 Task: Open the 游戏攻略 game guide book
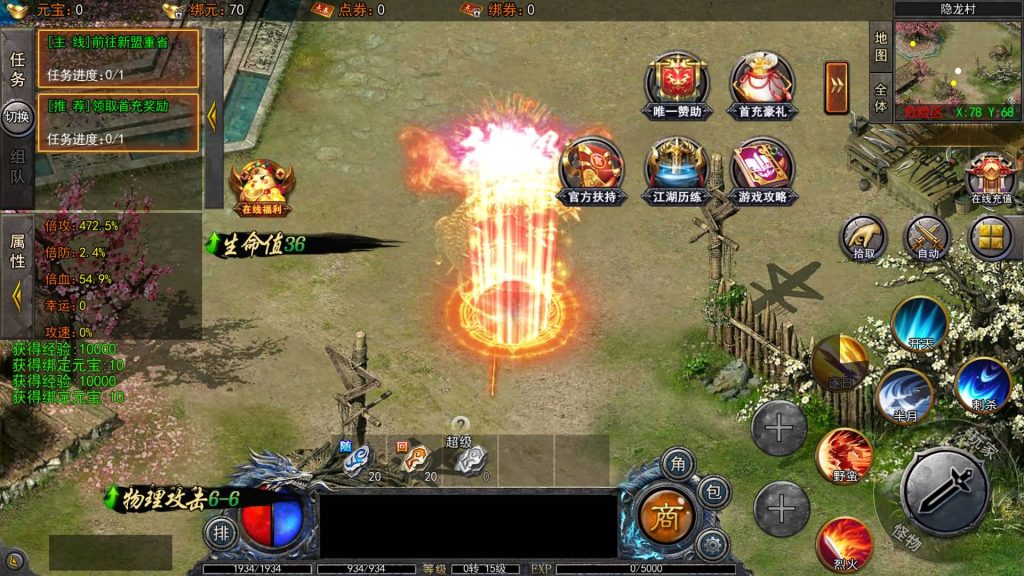point(761,165)
